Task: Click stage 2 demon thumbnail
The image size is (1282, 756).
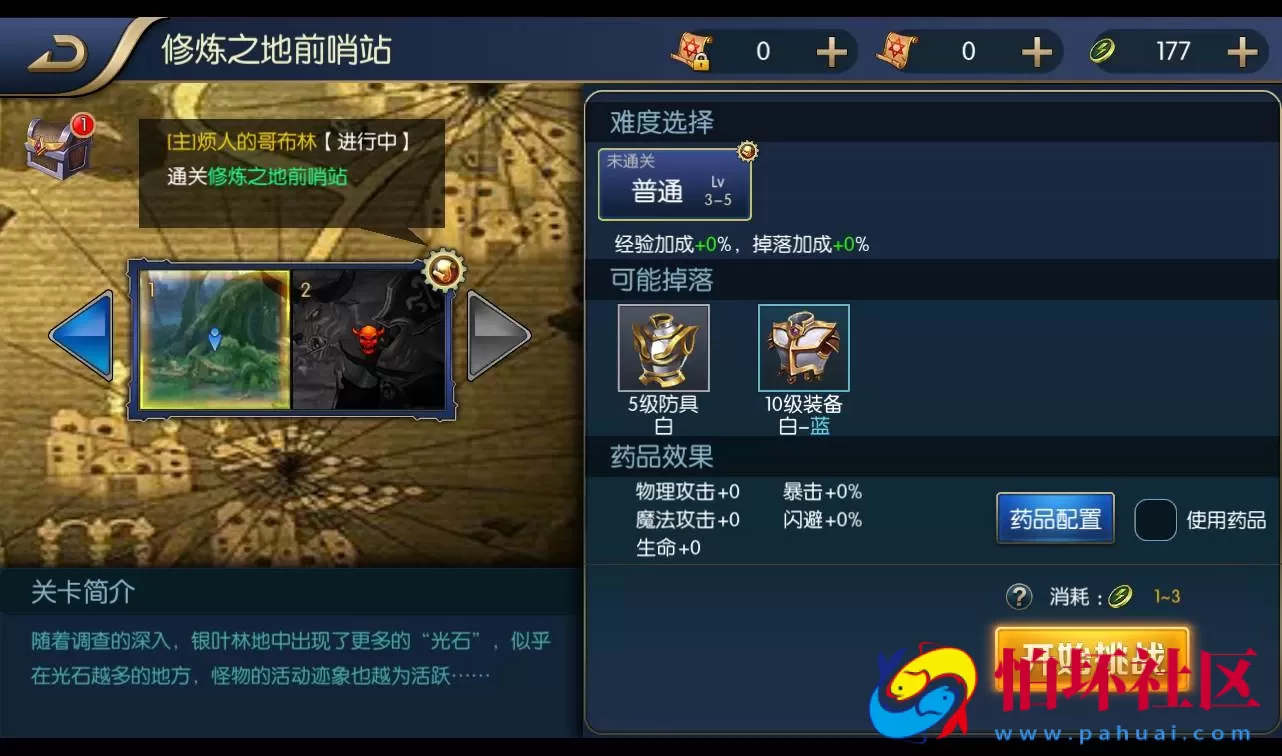Action: (x=372, y=340)
